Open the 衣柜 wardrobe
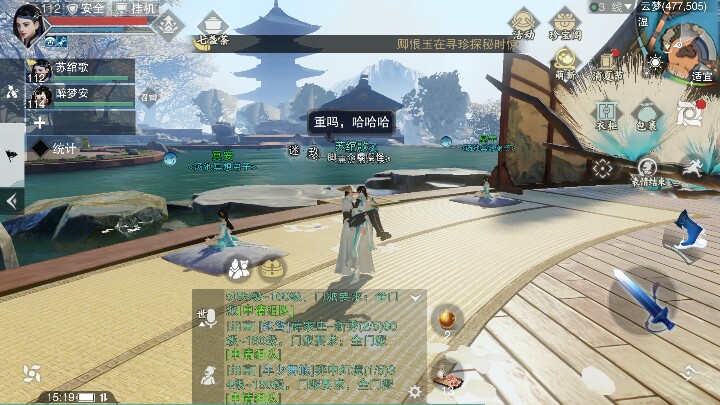 606,115
